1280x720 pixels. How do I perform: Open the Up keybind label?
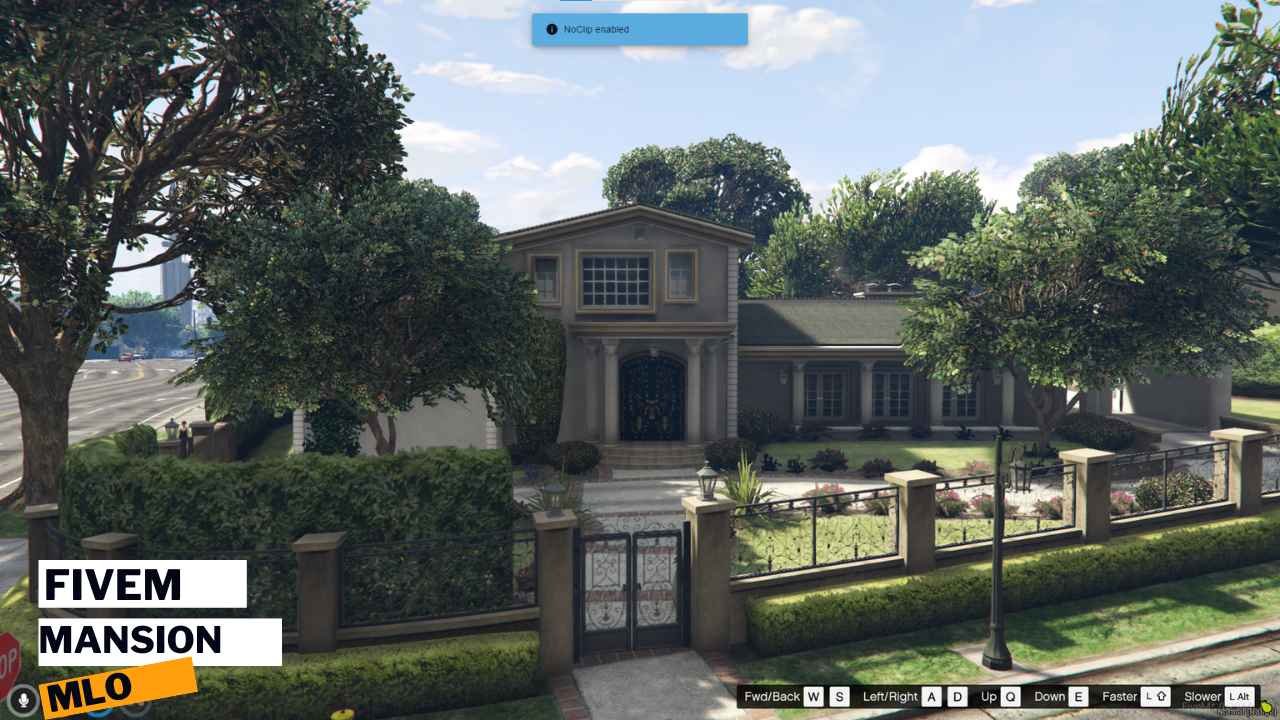tap(989, 697)
